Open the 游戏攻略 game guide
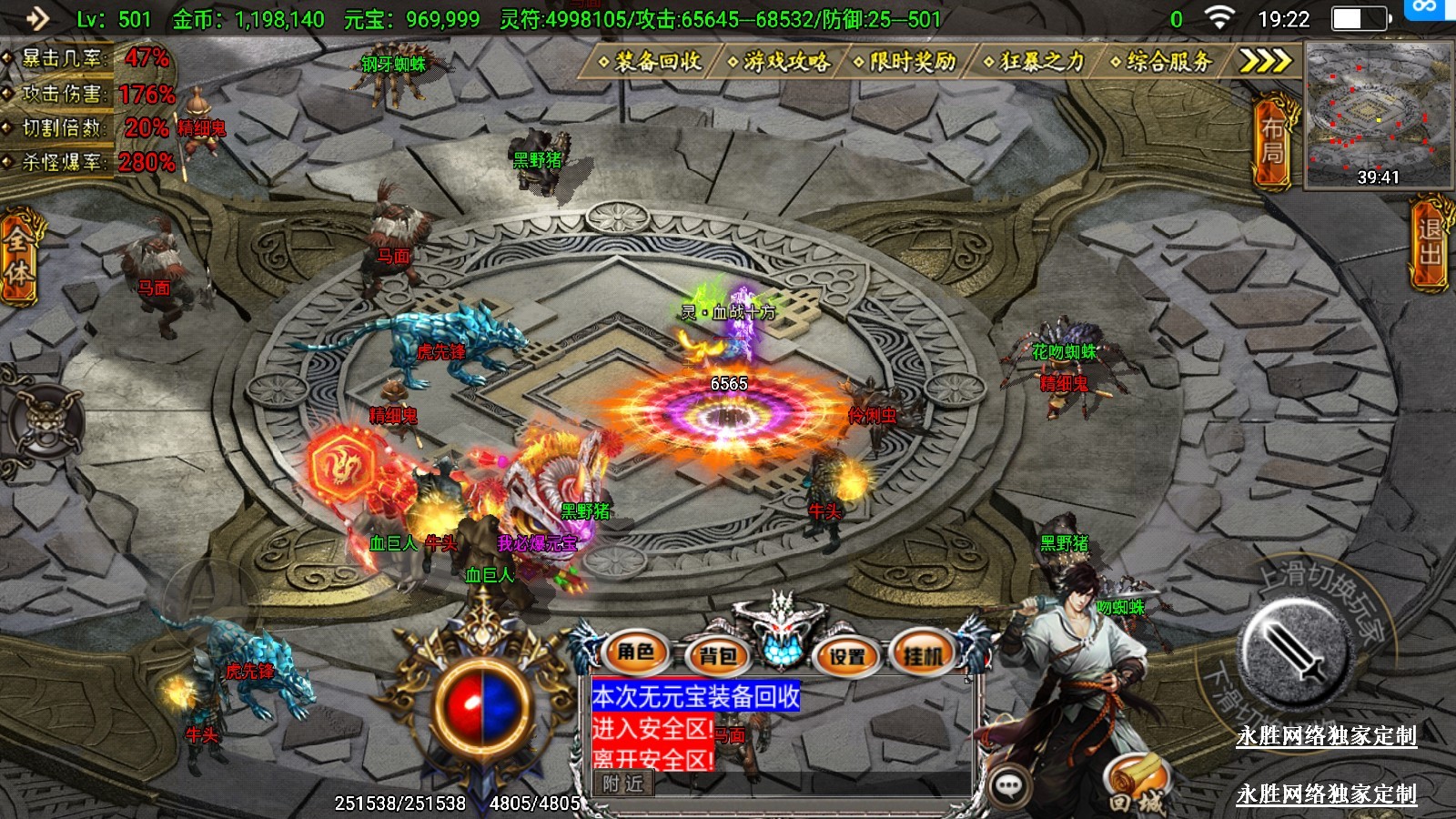Image resolution: width=1456 pixels, height=819 pixels. (779, 62)
